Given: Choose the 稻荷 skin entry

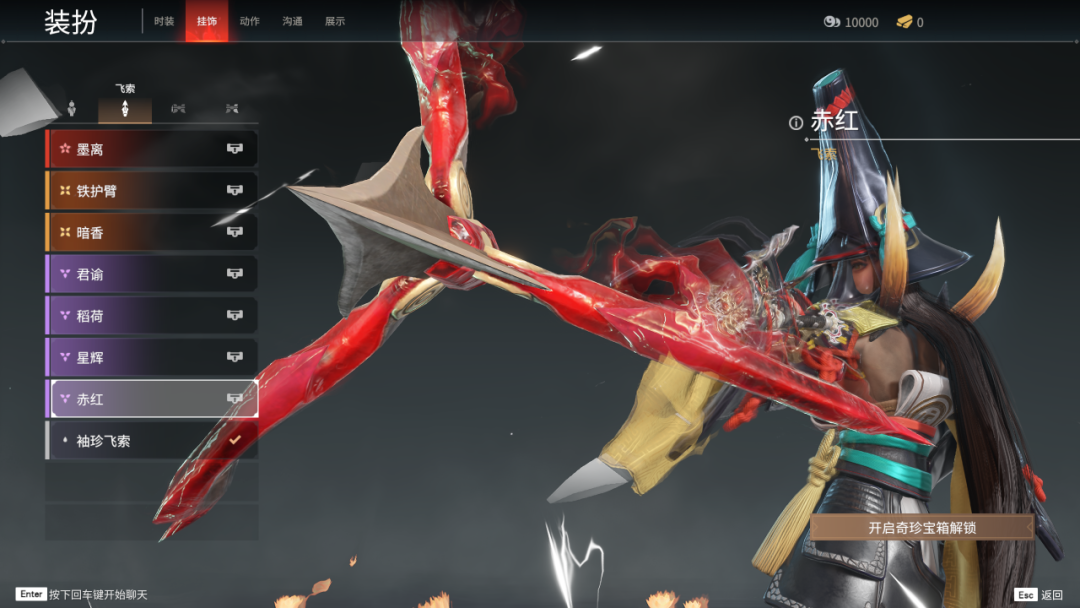Looking at the screenshot, I should 152,316.
